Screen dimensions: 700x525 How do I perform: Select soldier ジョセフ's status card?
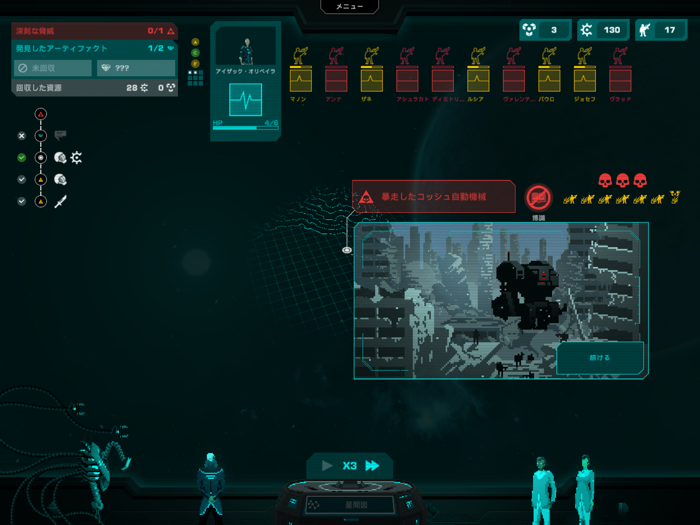point(585,77)
